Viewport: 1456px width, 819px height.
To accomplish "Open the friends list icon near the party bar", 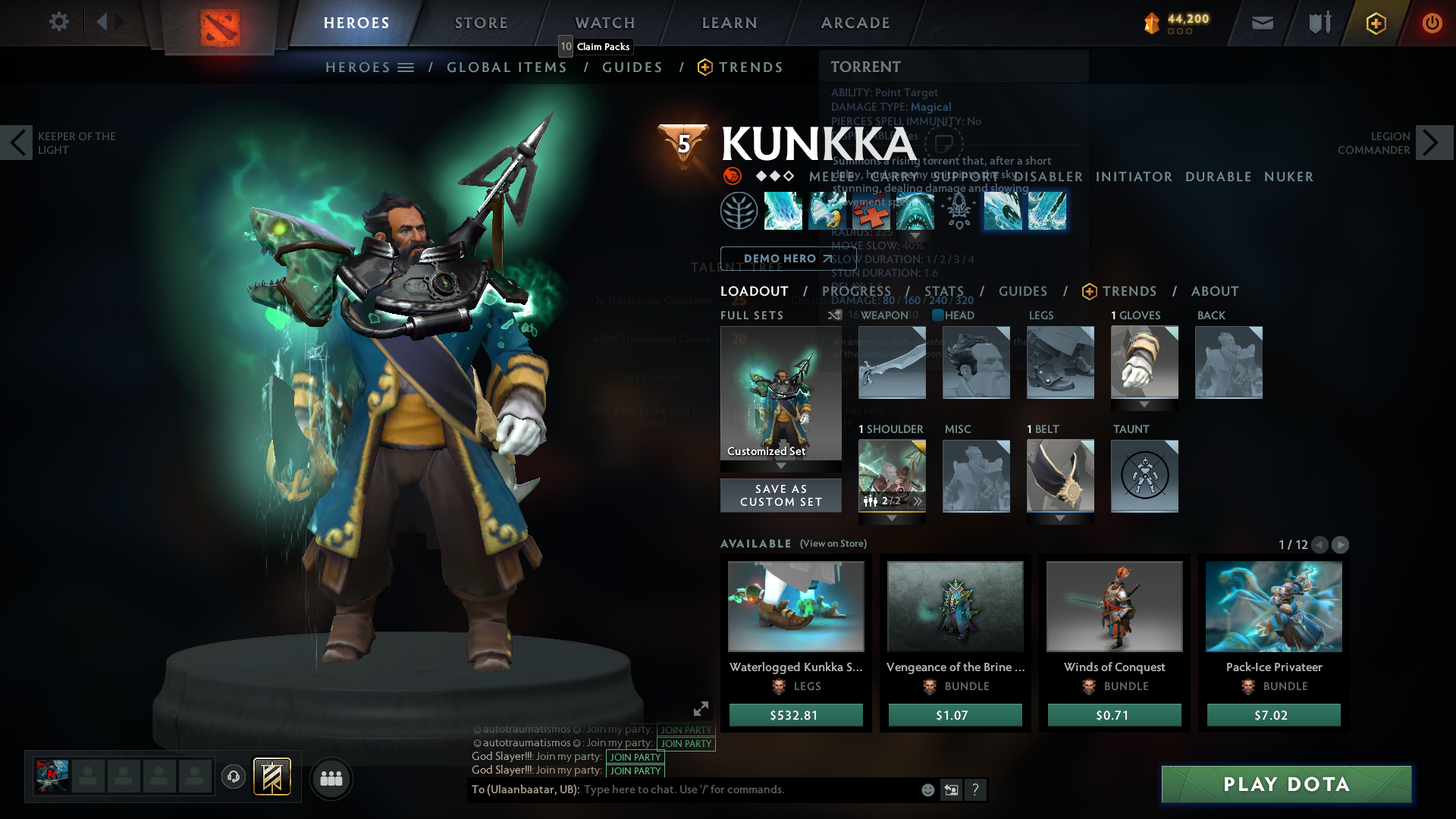I will pos(331,777).
